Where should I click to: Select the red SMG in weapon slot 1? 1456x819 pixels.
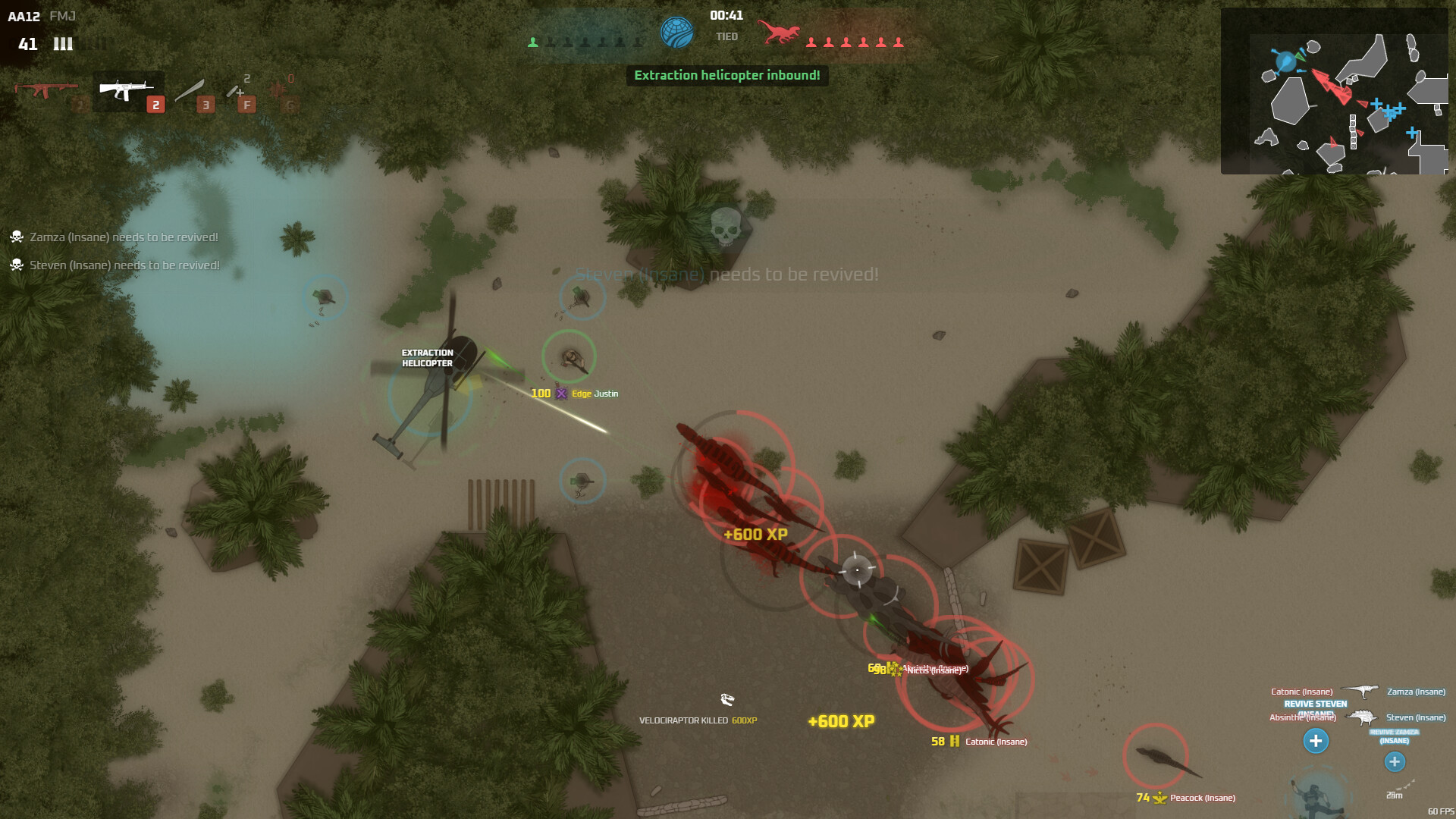[45, 89]
